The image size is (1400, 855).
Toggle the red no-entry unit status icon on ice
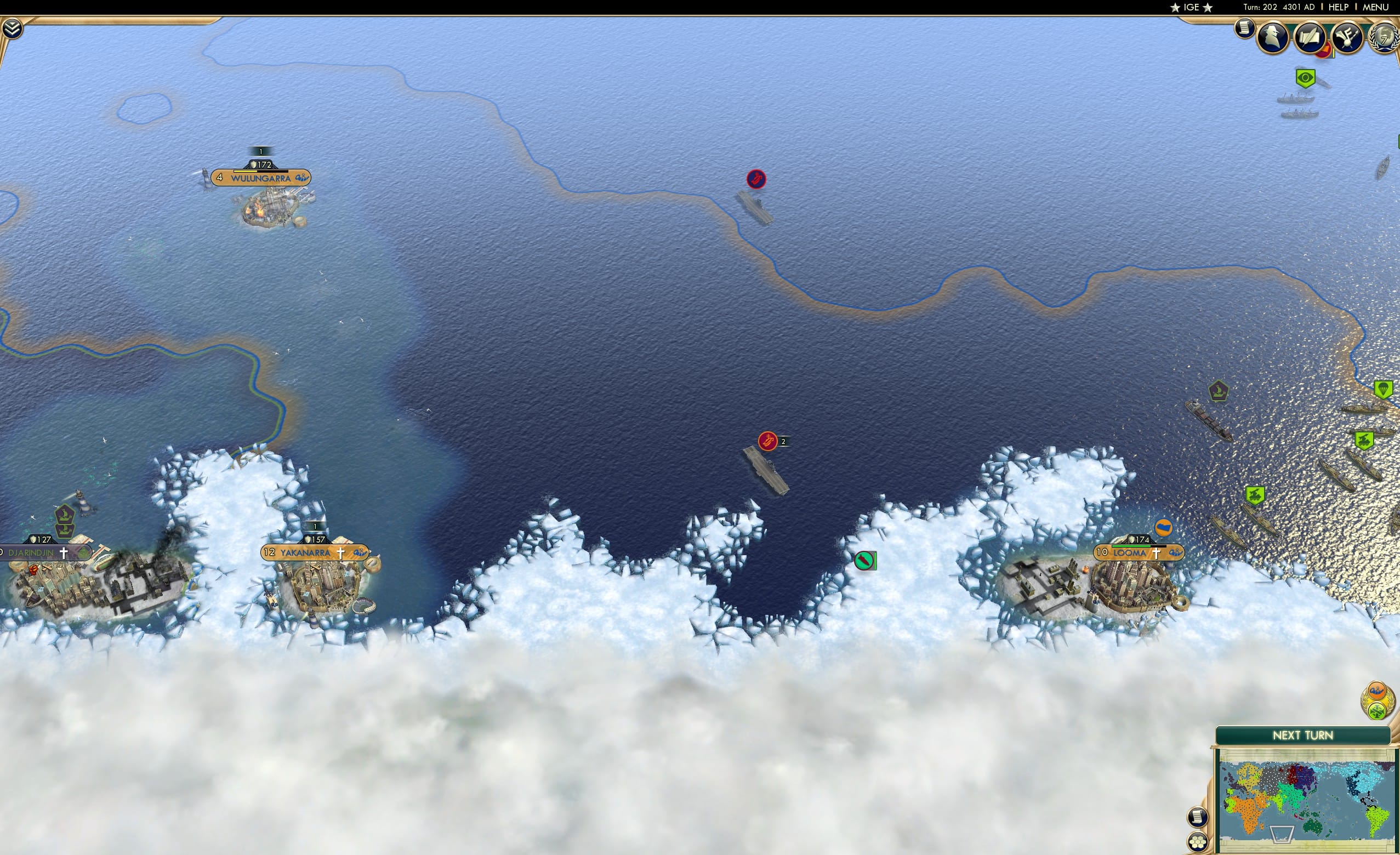coord(865,560)
